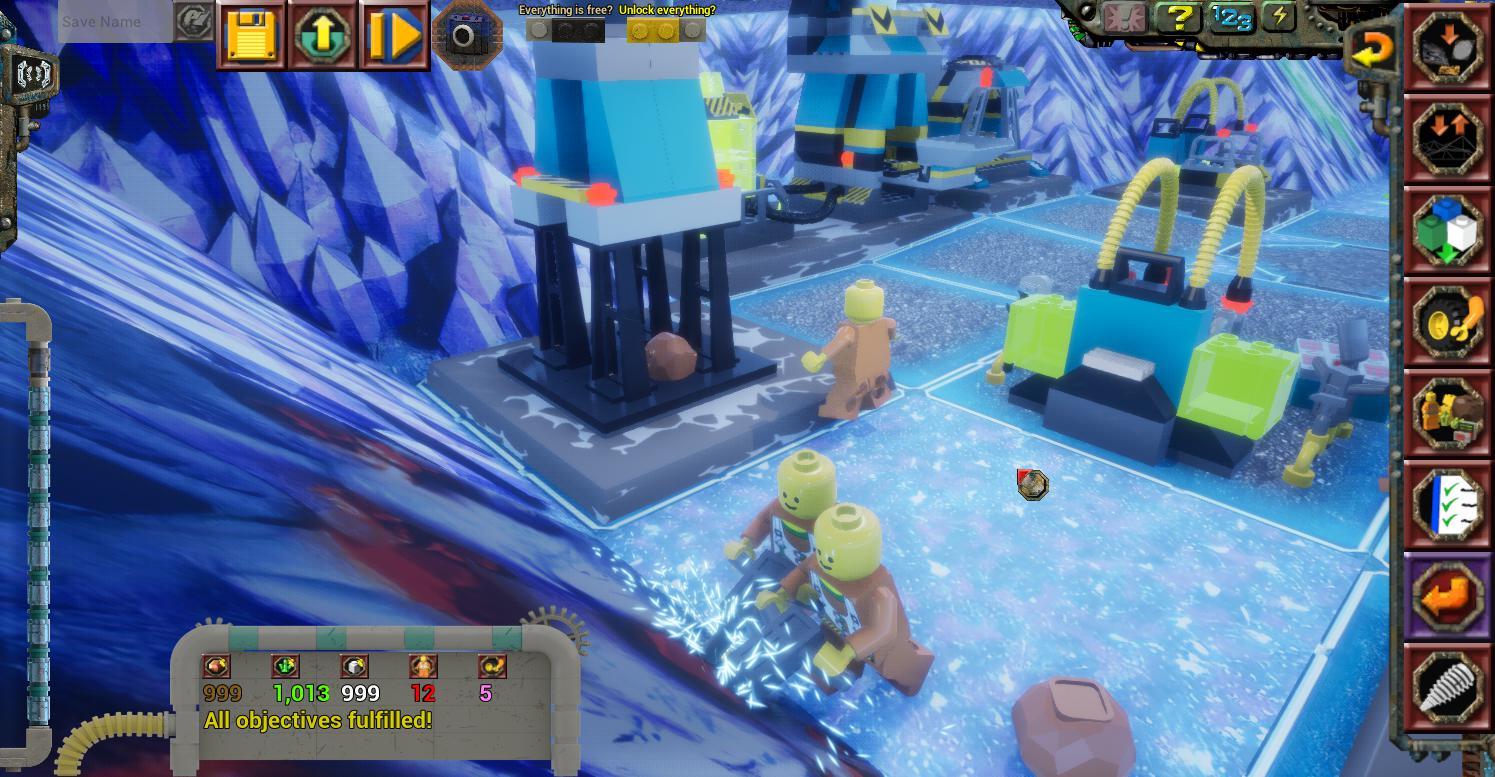Click the pink bug icon button

tap(1125, 18)
